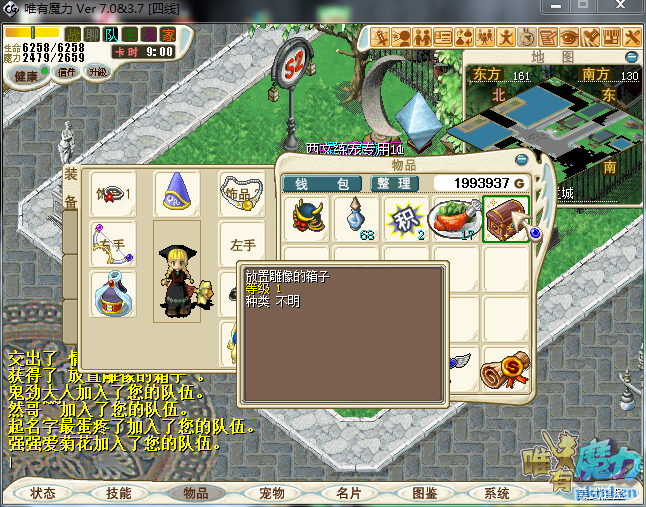The width and height of the screenshot is (646, 507).
Task: Open the 图鉴 album menu
Action: 424,493
